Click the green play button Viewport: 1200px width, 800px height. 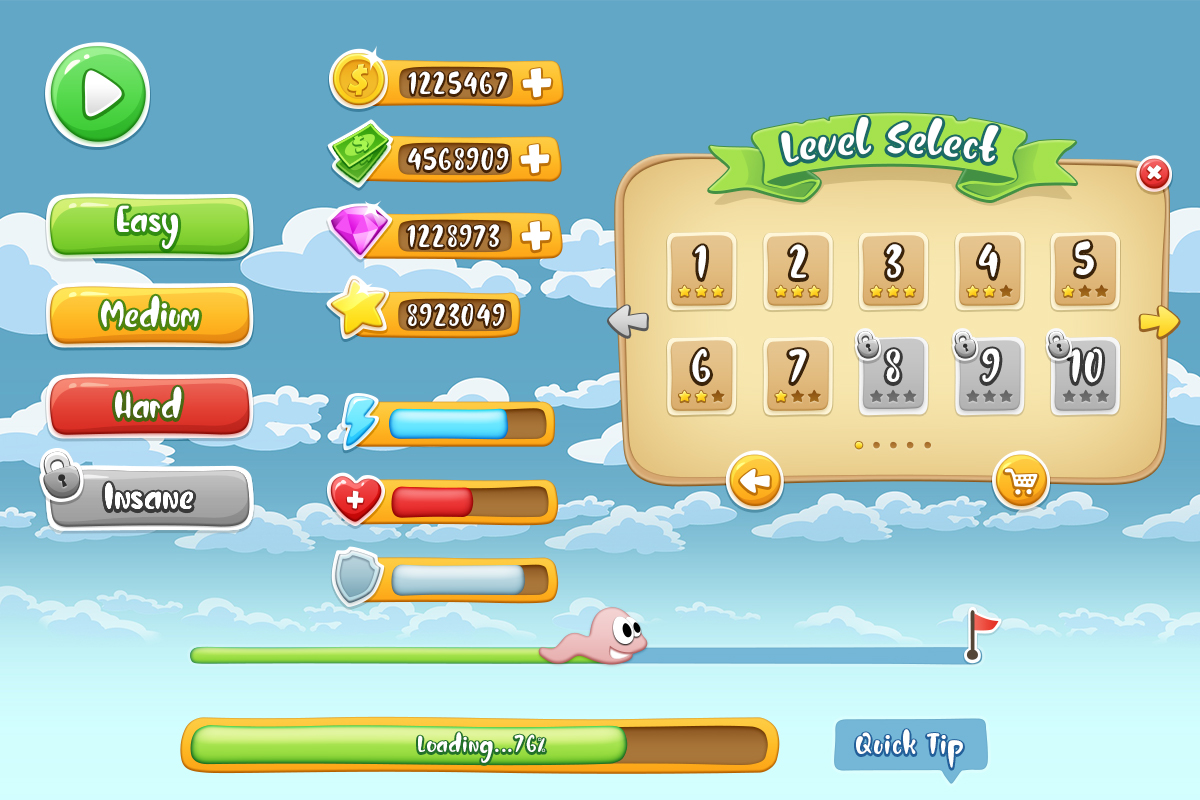pyautogui.click(x=97, y=95)
